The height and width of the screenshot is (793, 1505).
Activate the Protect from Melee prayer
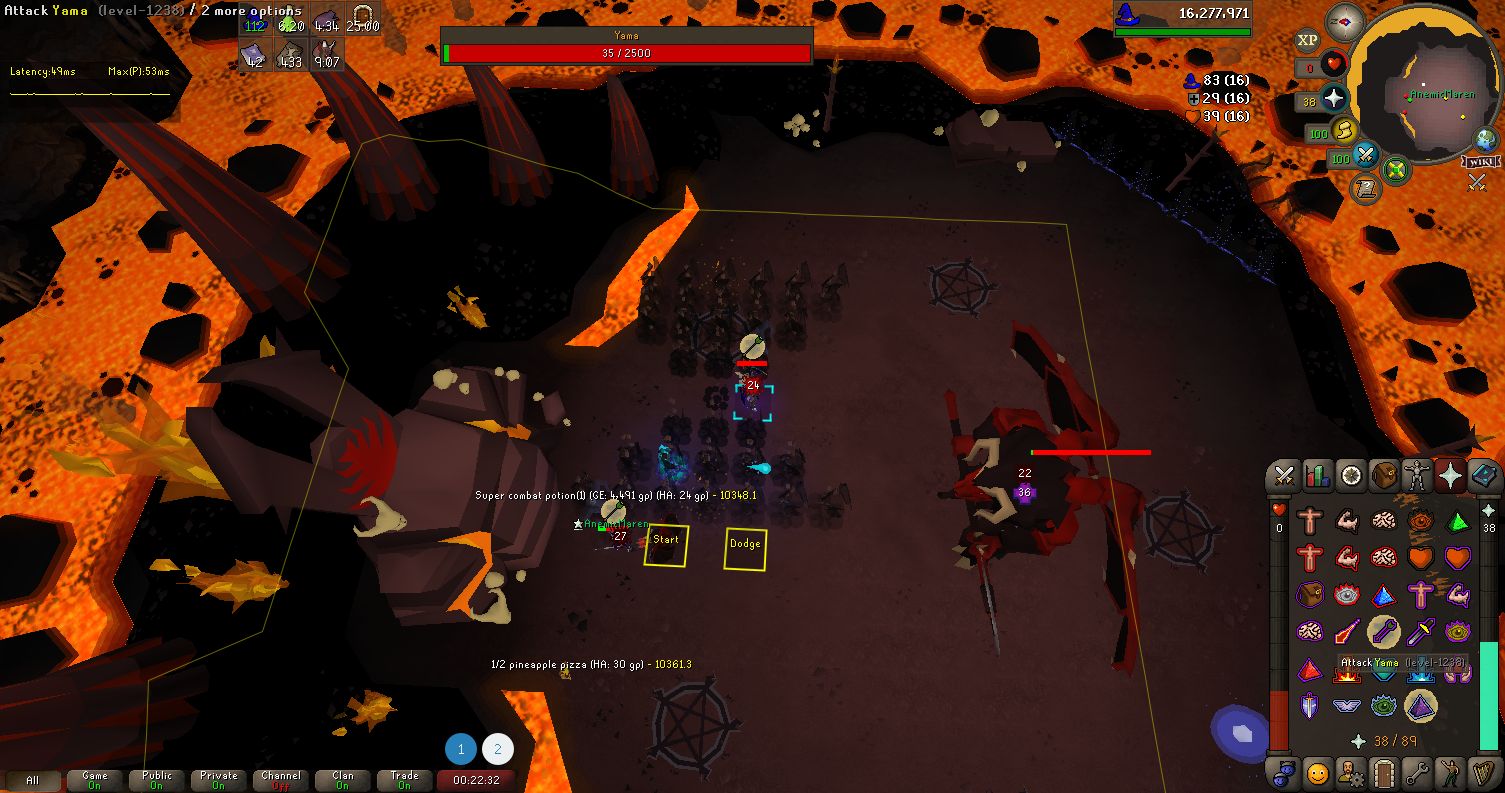[x=1421, y=632]
